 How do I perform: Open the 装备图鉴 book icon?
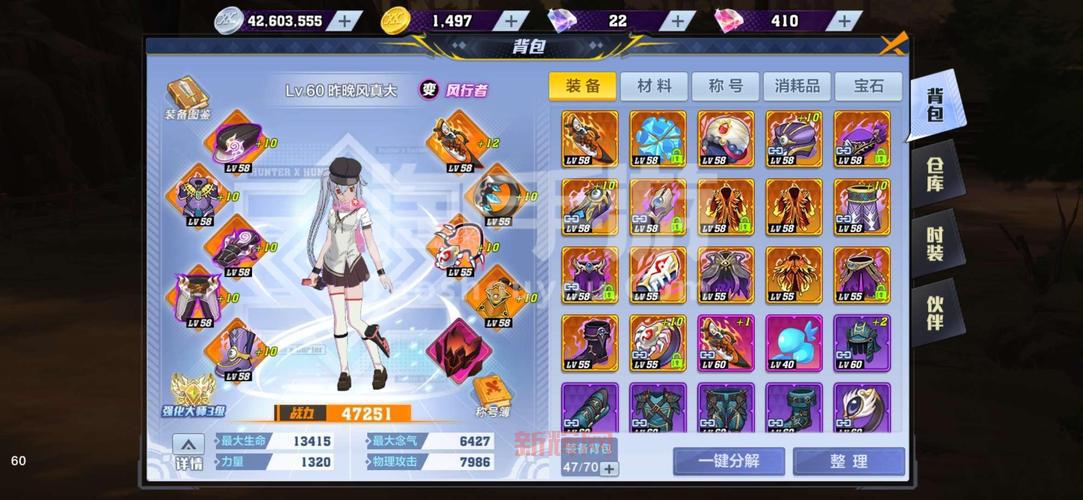click(x=187, y=95)
